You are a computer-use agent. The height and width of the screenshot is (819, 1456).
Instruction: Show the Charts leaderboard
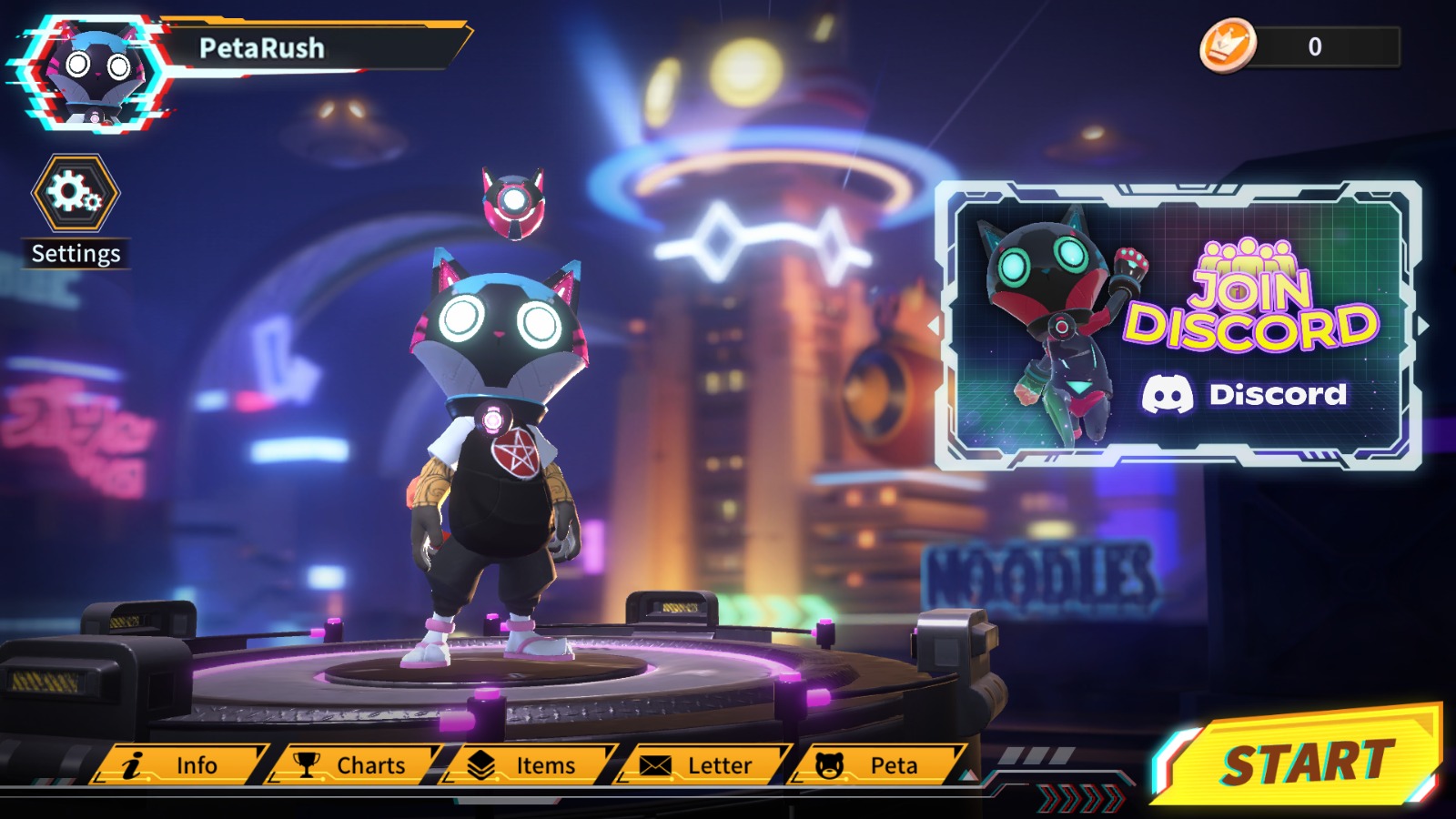coord(353,765)
